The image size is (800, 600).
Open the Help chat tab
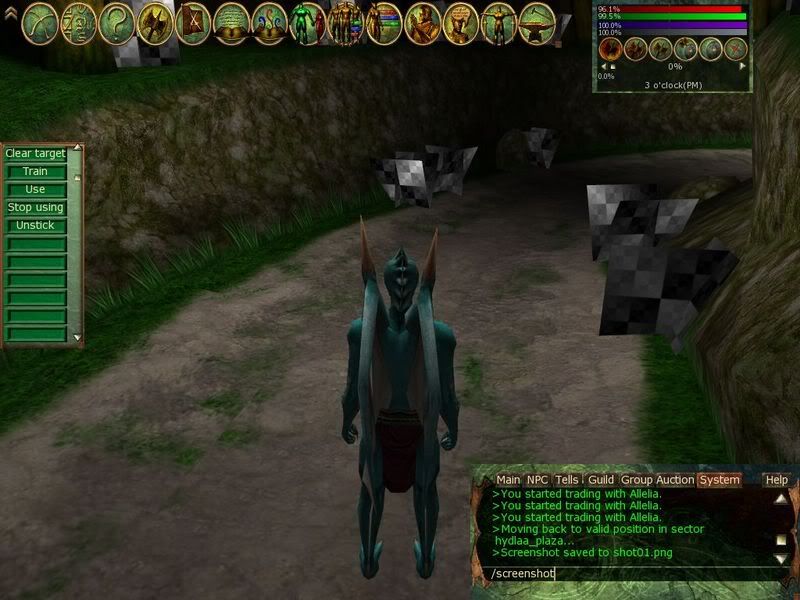tap(777, 480)
